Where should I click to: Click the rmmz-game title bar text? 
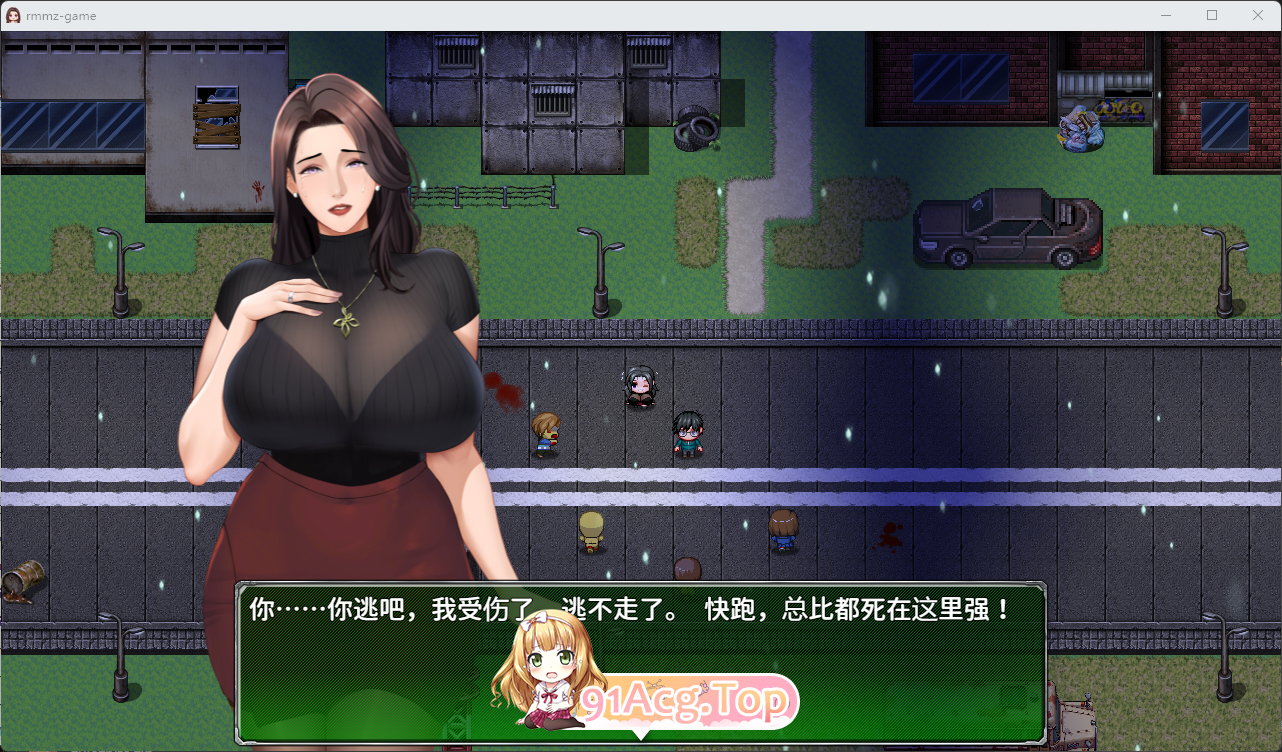(x=62, y=15)
